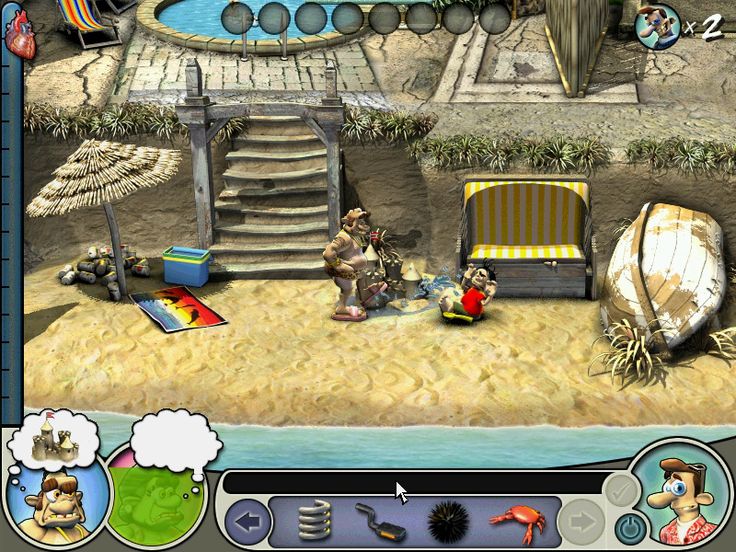Pick the trowel from the inventory bar
Screen dimensions: 736x552
coord(380,521)
